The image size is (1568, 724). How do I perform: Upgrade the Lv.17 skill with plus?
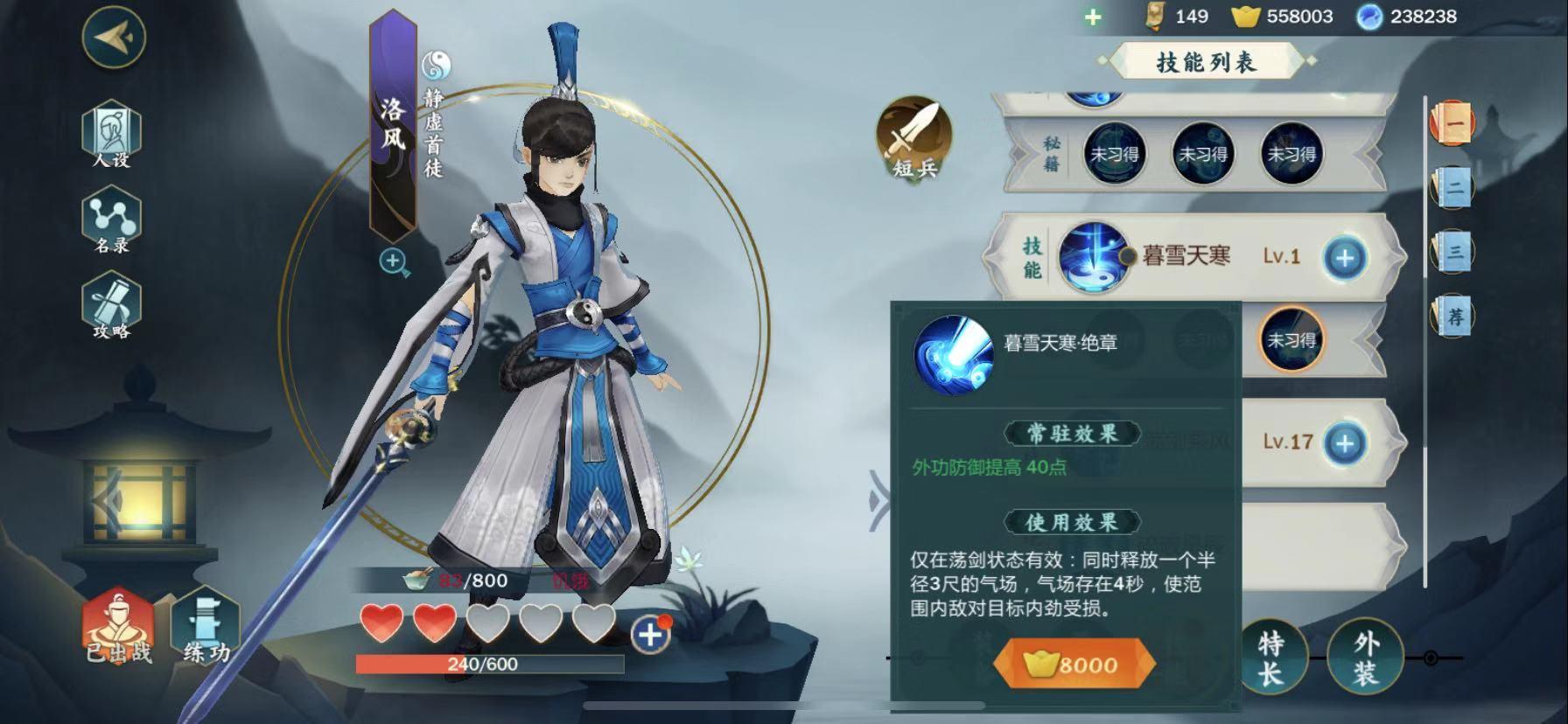tap(1344, 443)
